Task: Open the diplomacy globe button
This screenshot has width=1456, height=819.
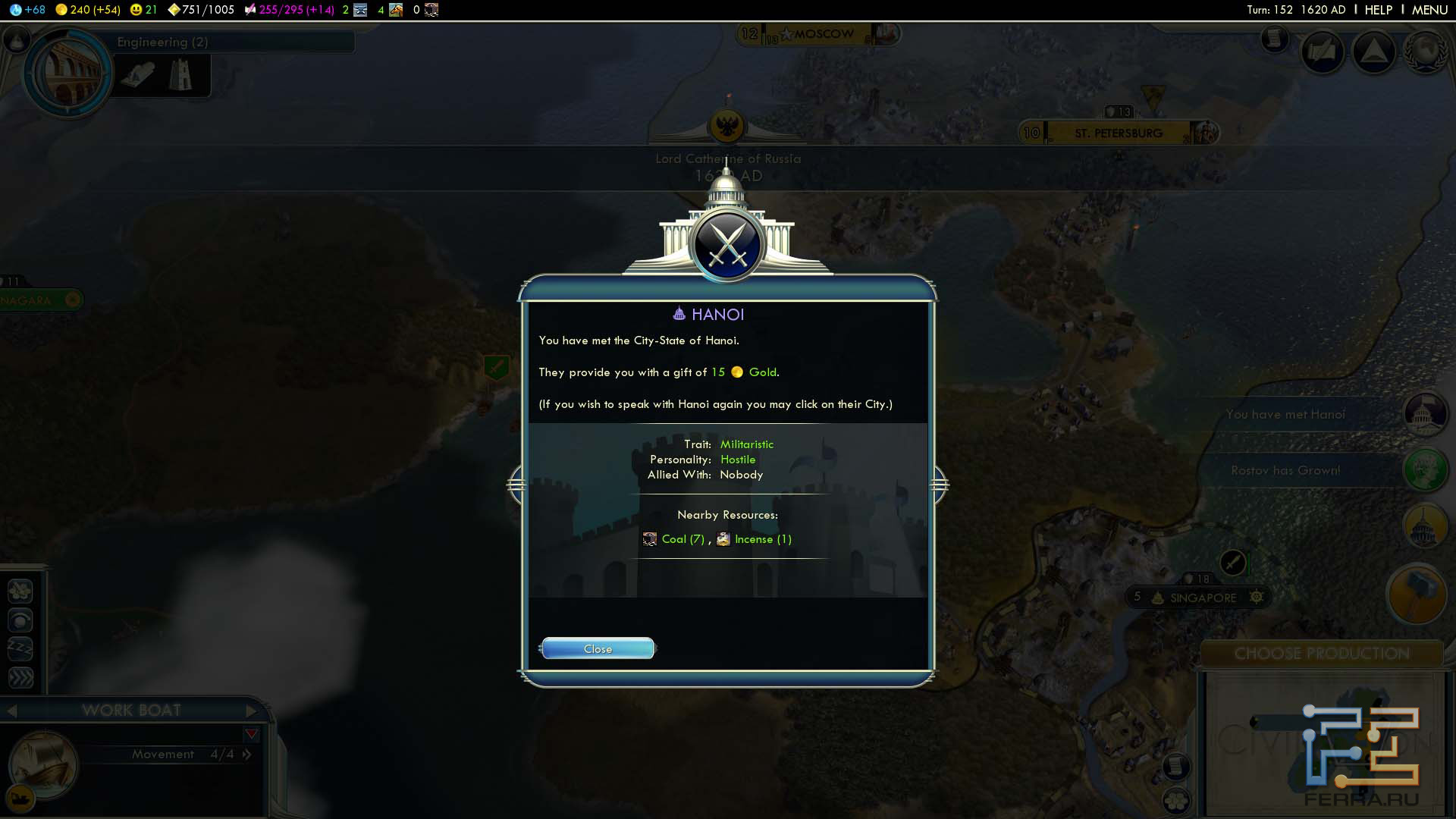Action: pyautogui.click(x=1425, y=52)
